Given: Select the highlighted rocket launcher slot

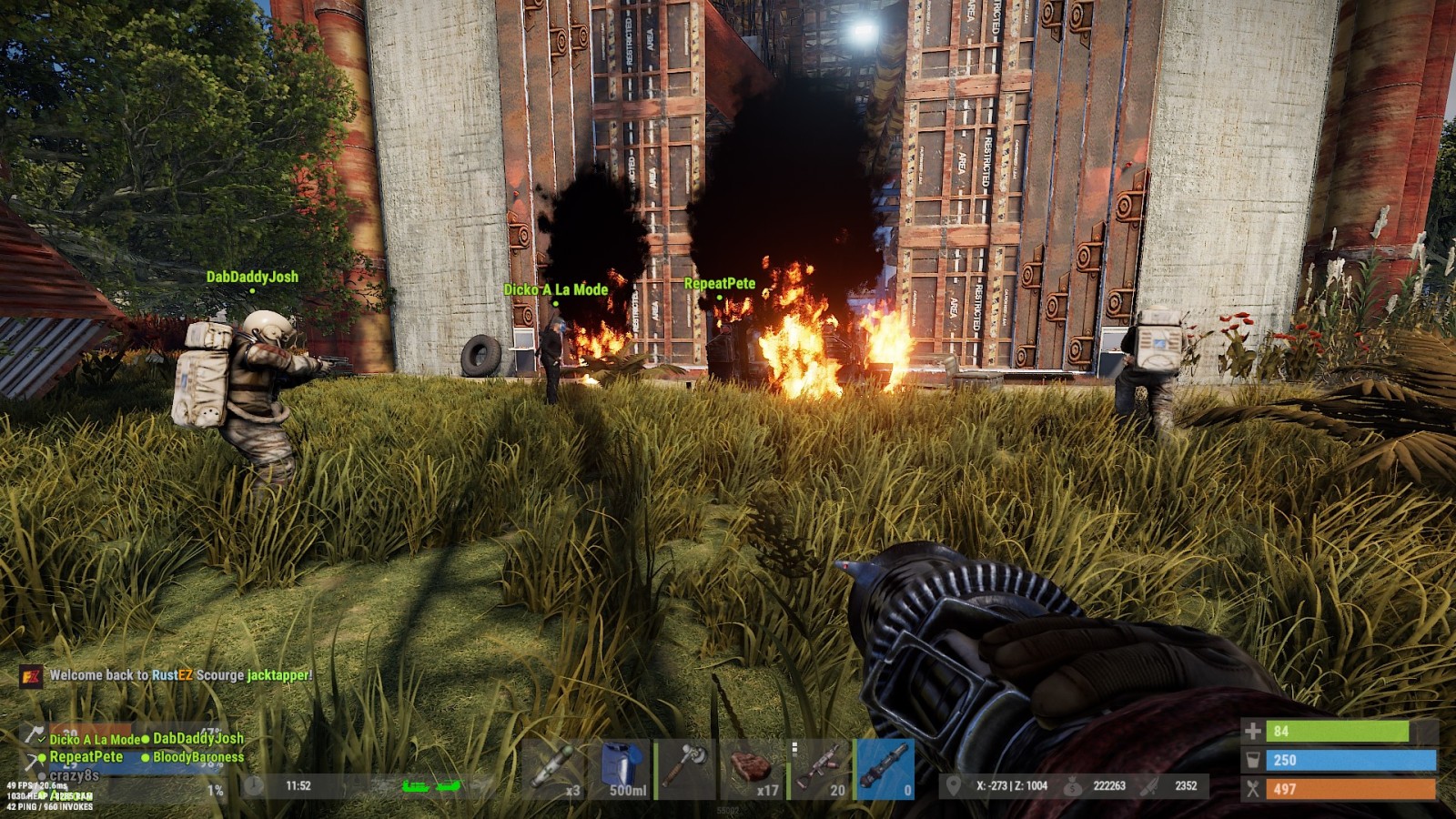Looking at the screenshot, I should (885, 770).
